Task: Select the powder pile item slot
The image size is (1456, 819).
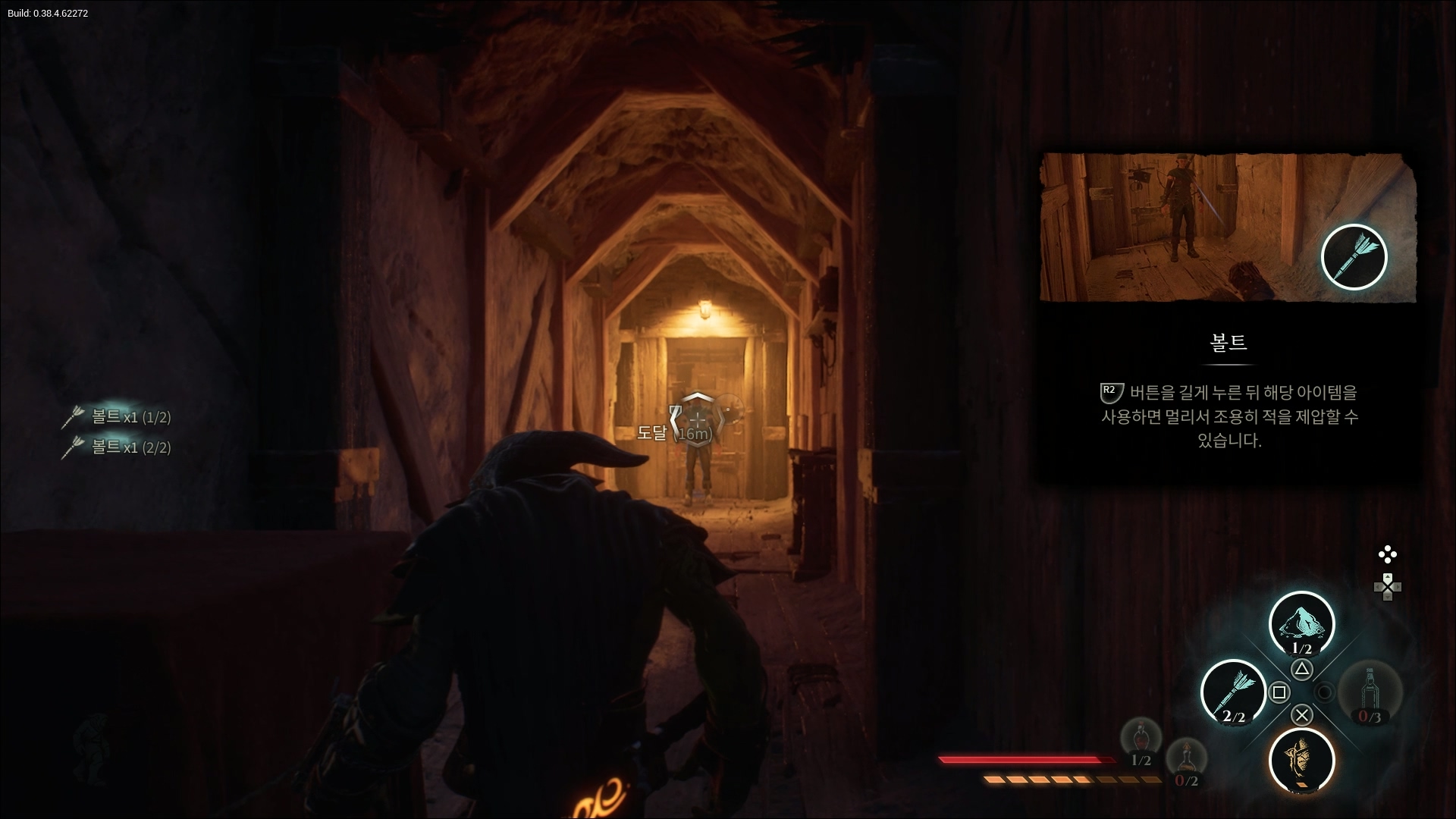Action: coord(1301,624)
